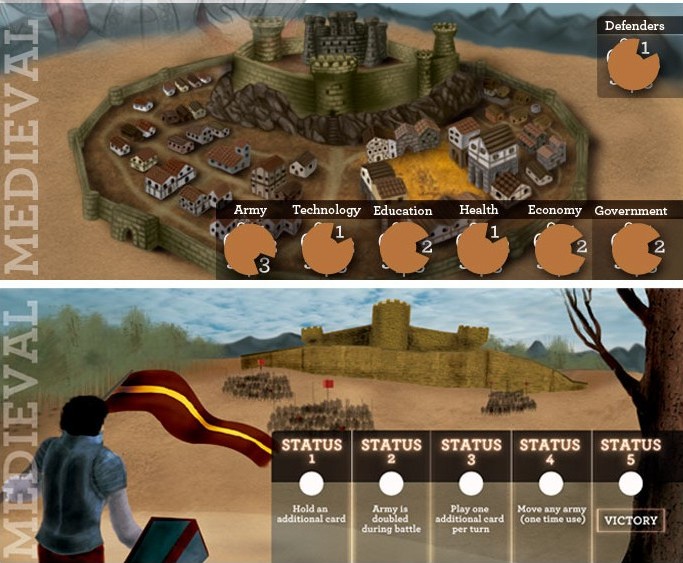Activate the Status 4 move army circle
Screen dimensions: 683x563
[551, 484]
